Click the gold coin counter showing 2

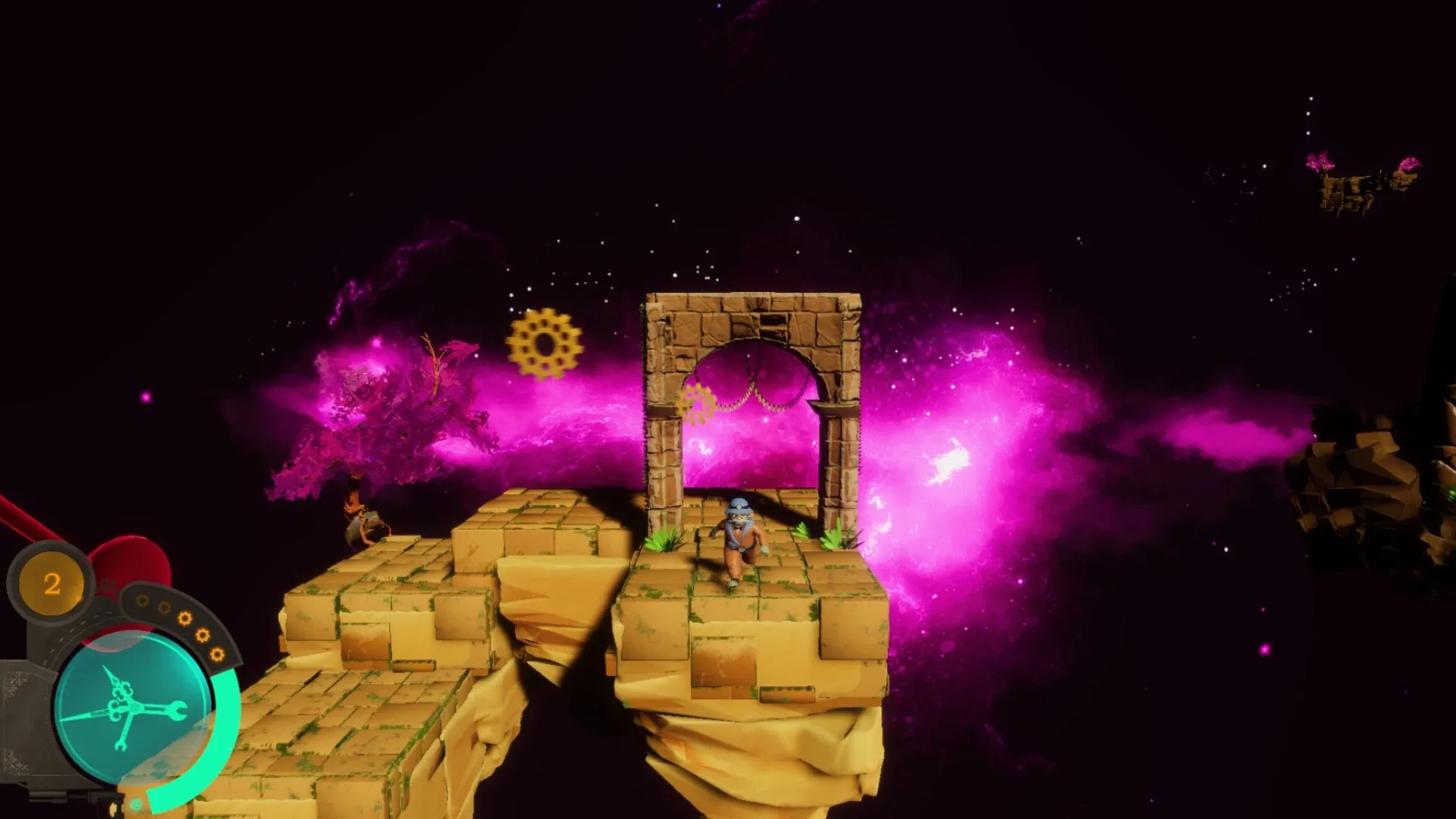(52, 582)
